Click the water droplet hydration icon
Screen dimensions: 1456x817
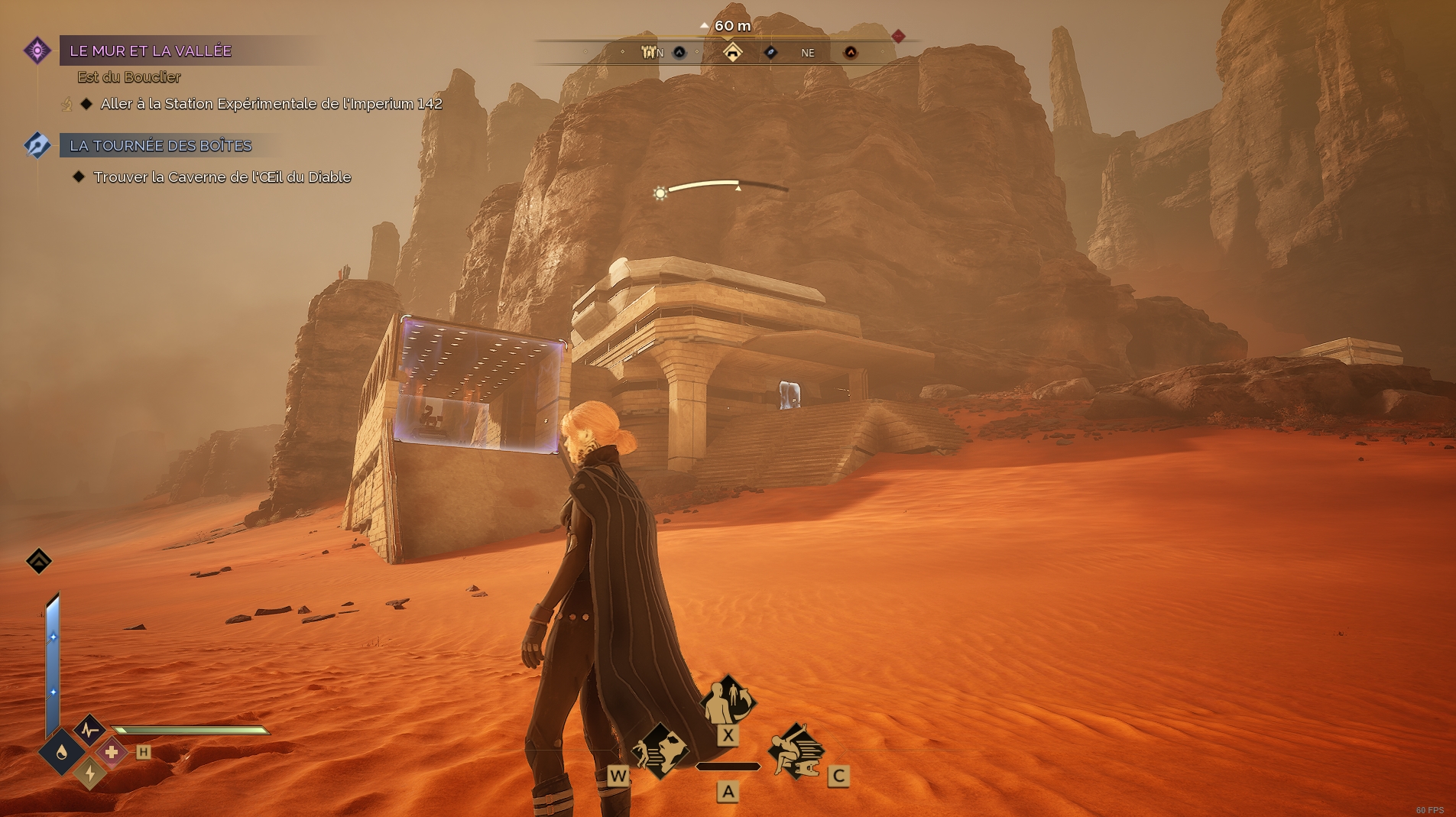[x=62, y=753]
